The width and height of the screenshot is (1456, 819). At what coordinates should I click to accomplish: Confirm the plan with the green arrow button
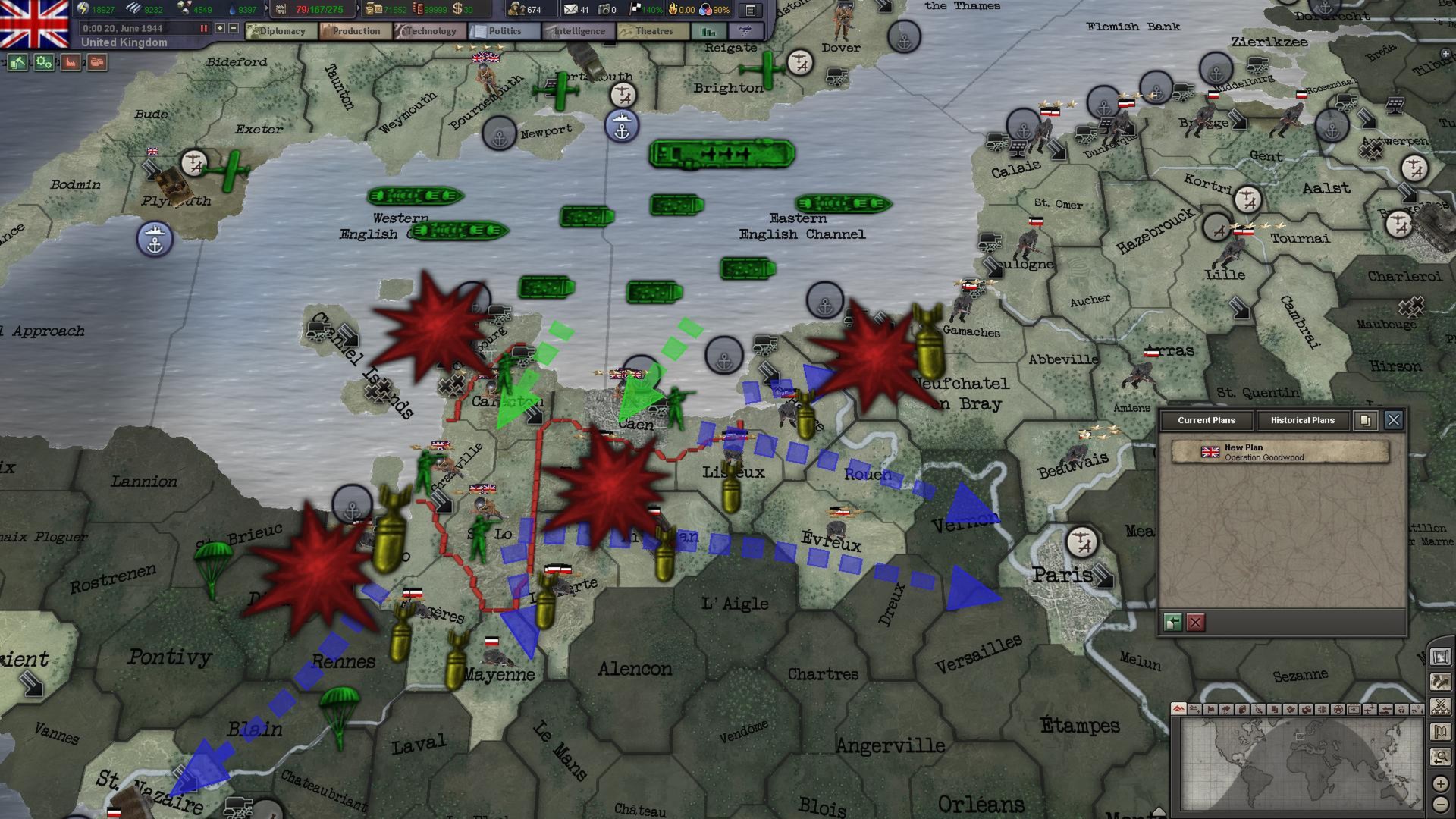(x=1175, y=623)
